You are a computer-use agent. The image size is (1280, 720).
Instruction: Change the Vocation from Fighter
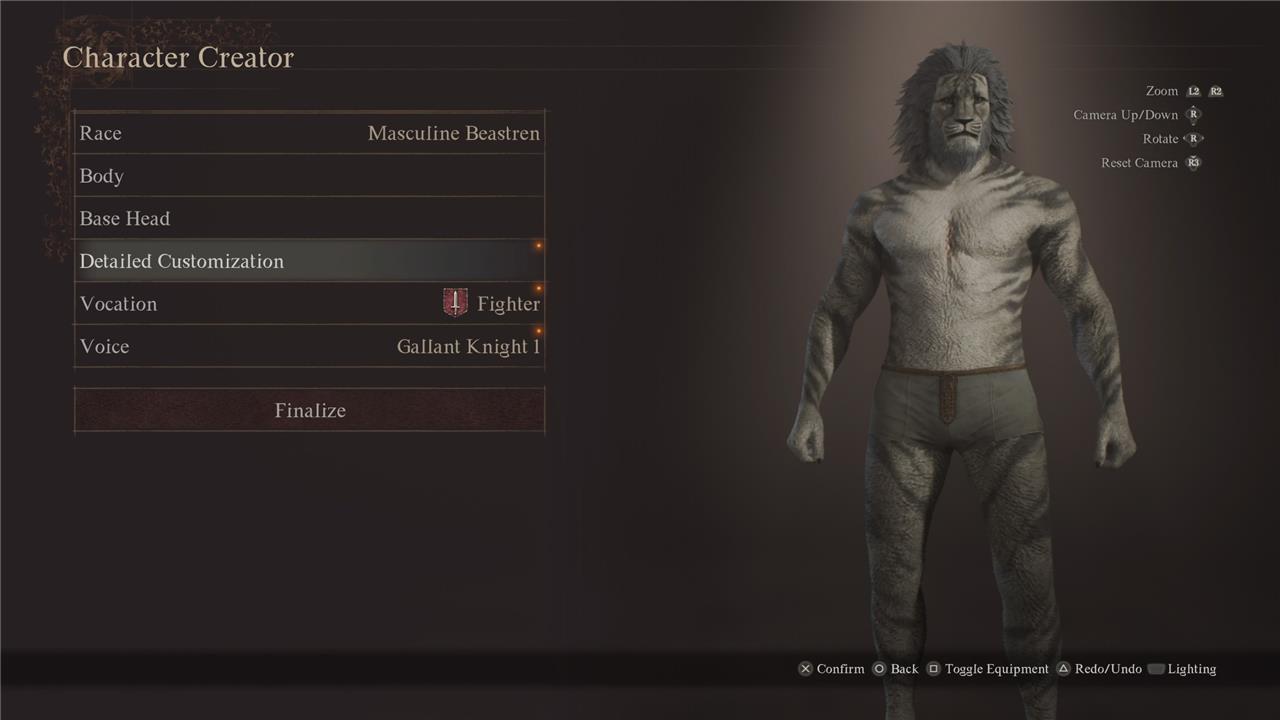click(310, 304)
